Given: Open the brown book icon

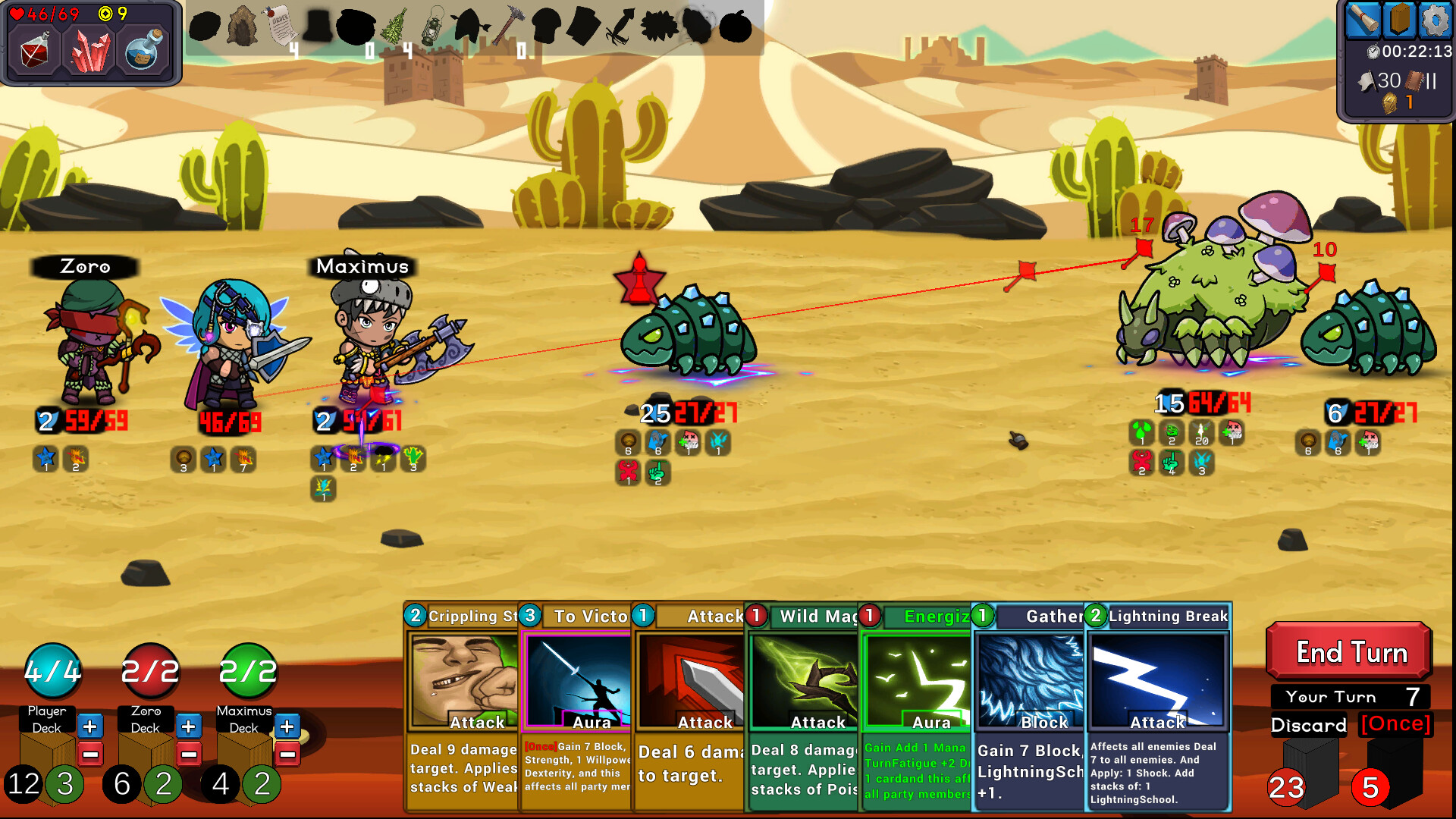Looking at the screenshot, I should coord(1398,20).
